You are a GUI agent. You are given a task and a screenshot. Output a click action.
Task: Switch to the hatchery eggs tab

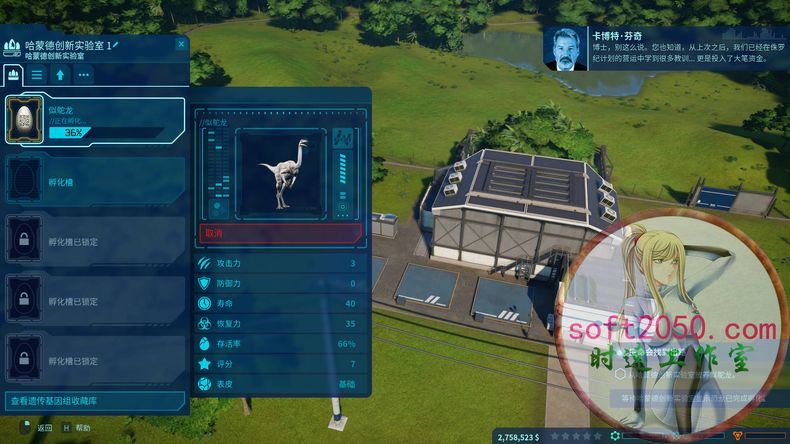(x=14, y=74)
